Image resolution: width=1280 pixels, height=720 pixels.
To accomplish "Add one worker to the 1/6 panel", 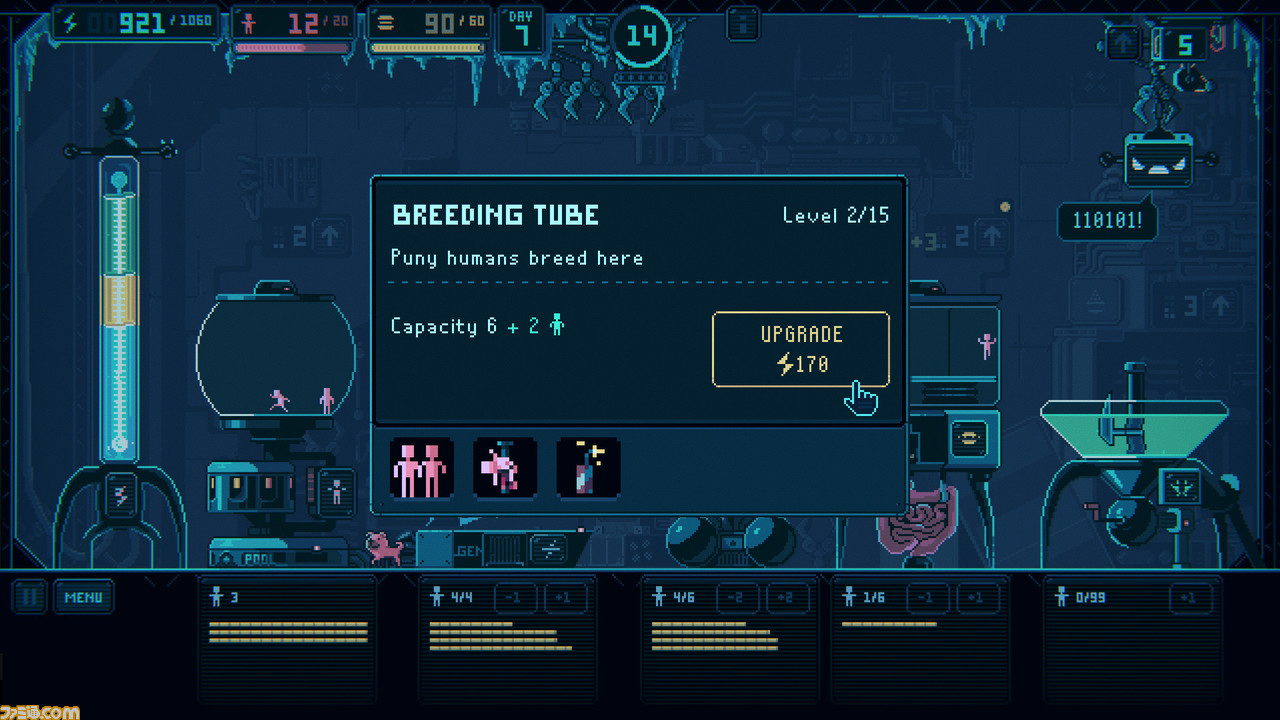I will pyautogui.click(x=978, y=598).
